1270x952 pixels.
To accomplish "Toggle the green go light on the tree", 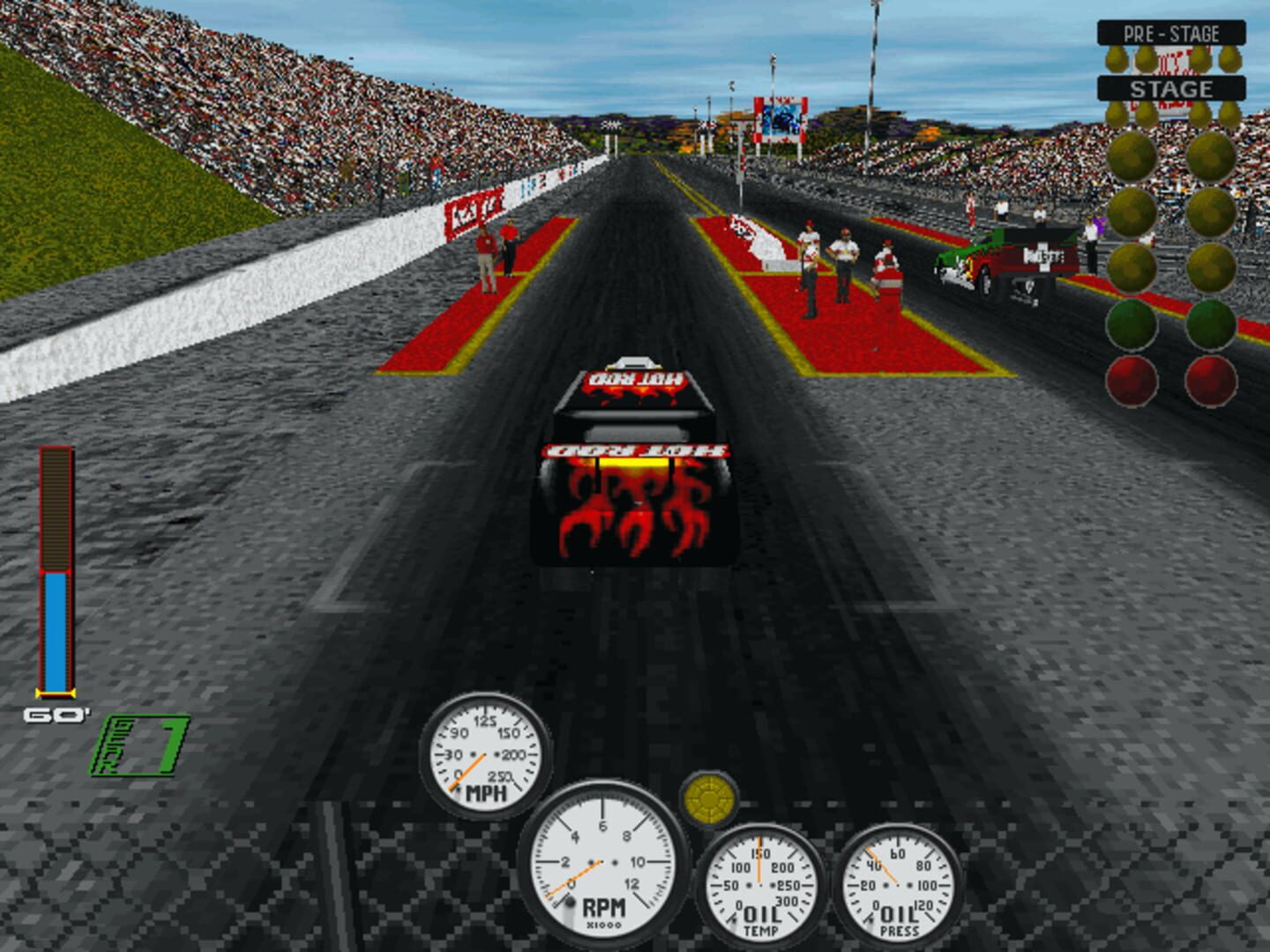I will [x=1133, y=324].
